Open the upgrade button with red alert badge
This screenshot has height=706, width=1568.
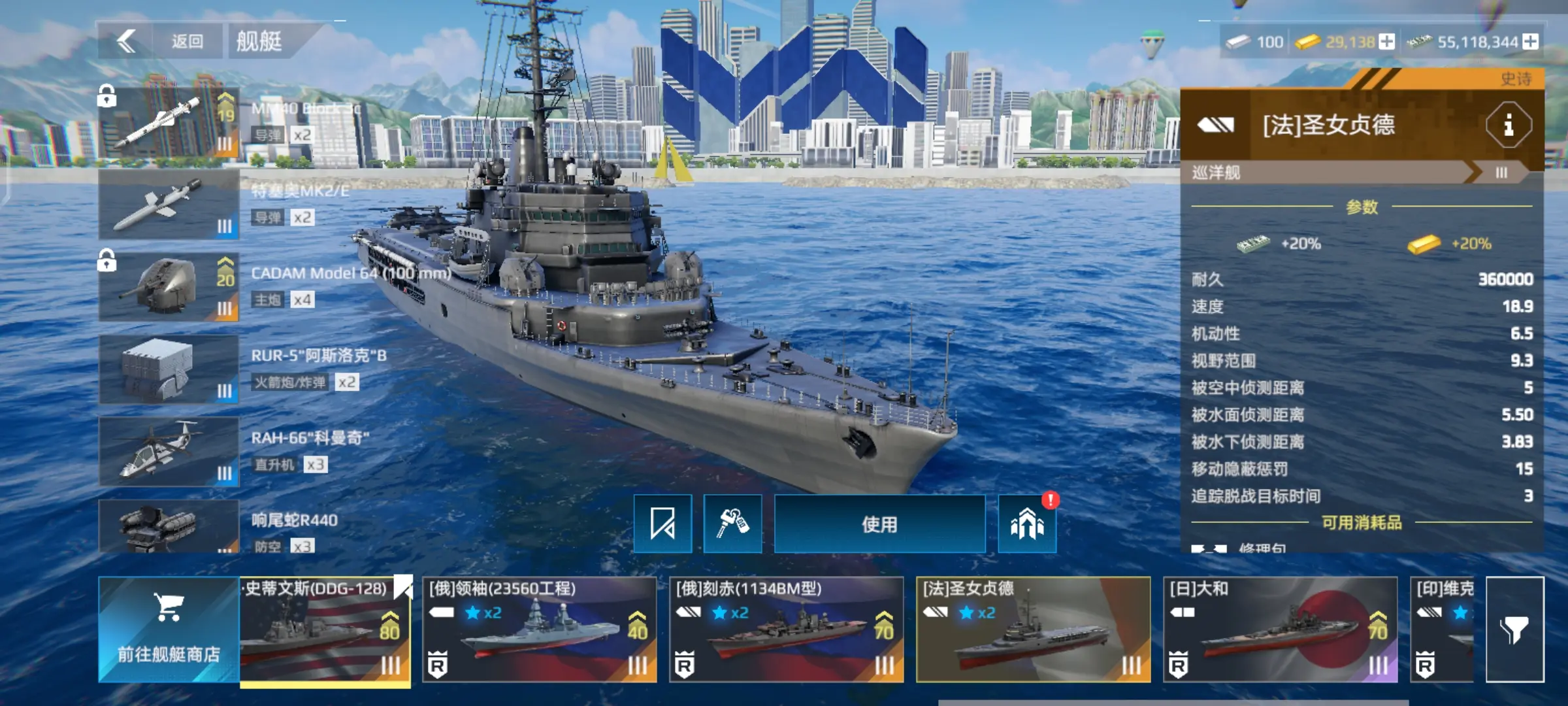point(1027,524)
